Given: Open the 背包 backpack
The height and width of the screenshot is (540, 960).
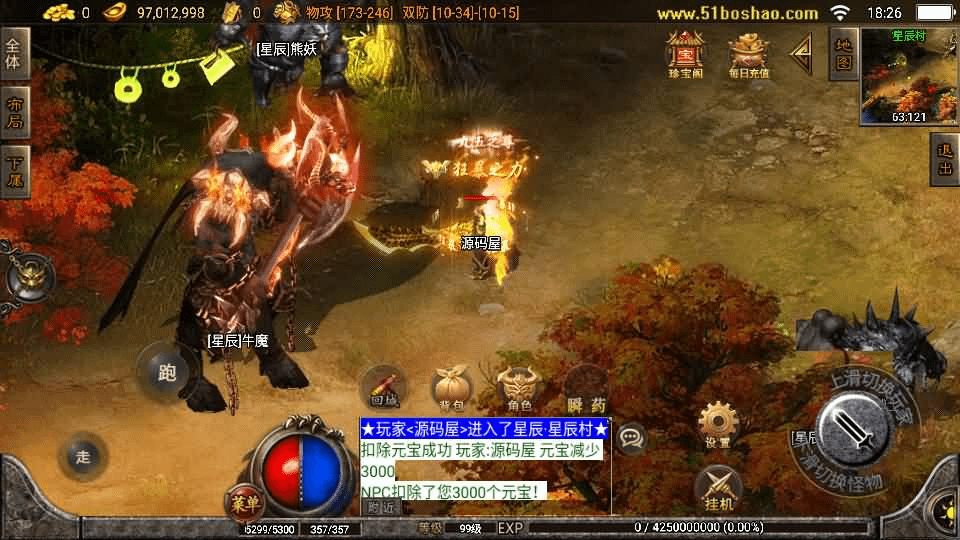Looking at the screenshot, I should (x=451, y=388).
